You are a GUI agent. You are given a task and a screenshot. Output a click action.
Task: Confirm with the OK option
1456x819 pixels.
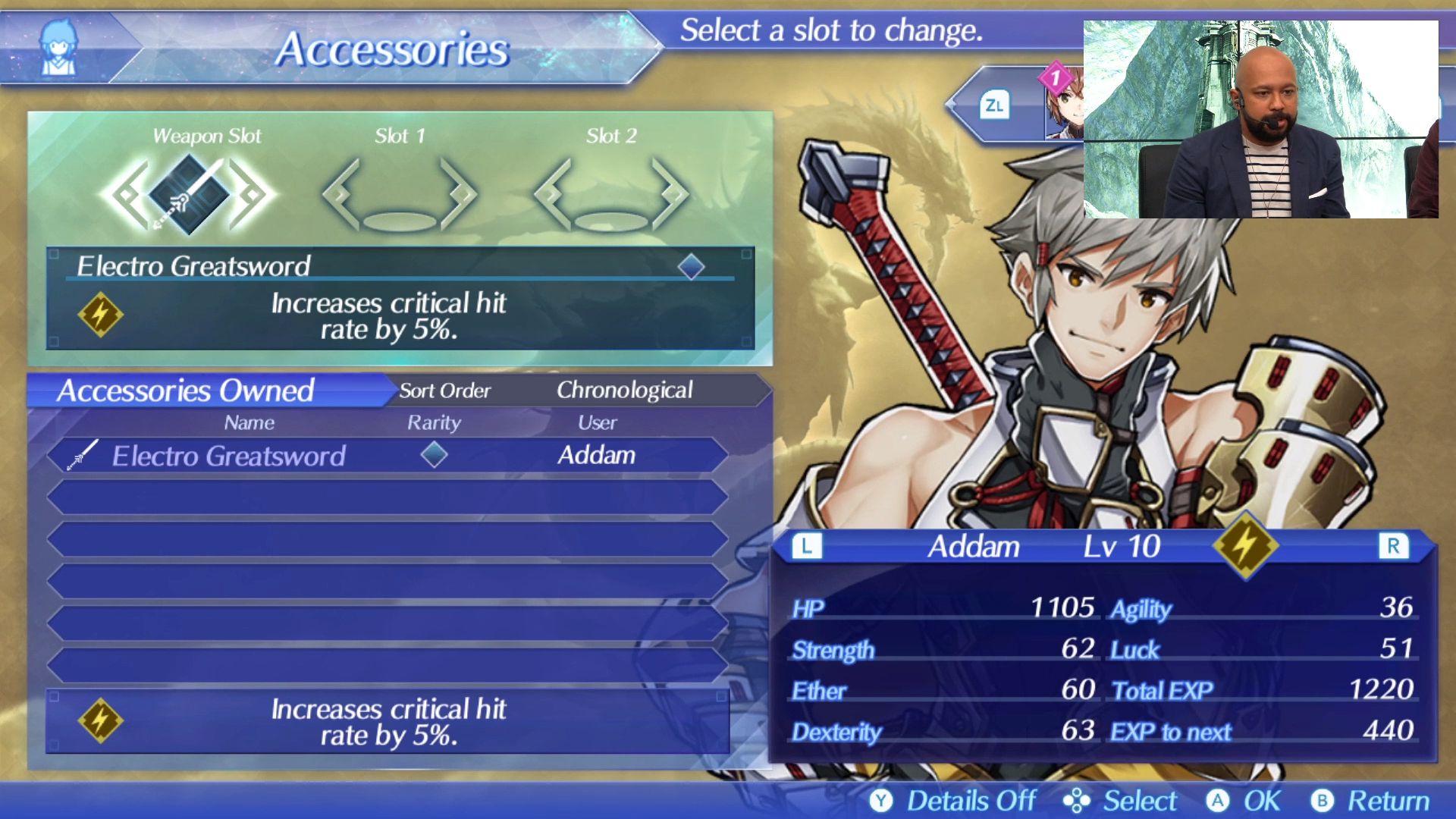[x=1244, y=801]
